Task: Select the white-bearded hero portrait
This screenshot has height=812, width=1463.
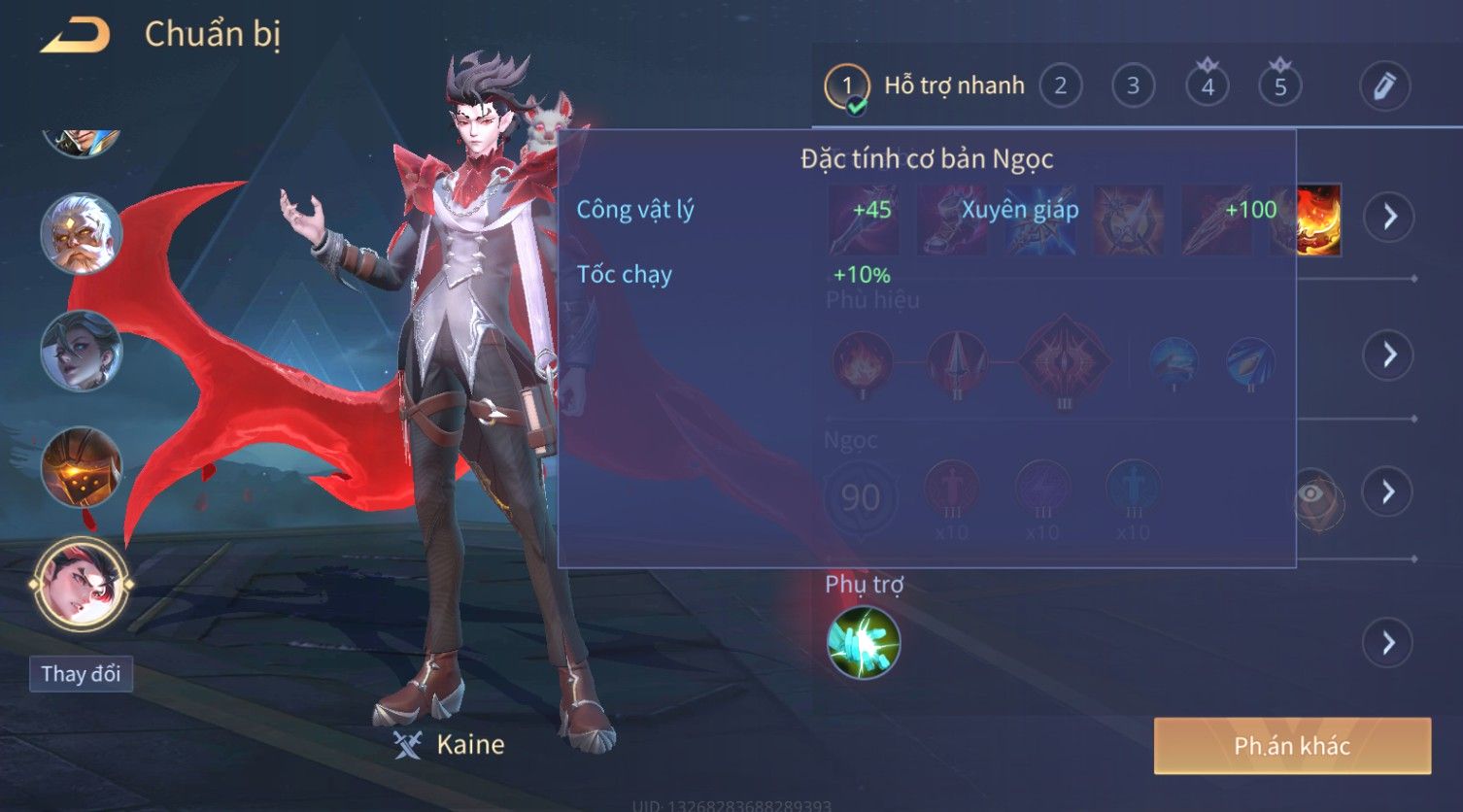Action: (x=81, y=234)
